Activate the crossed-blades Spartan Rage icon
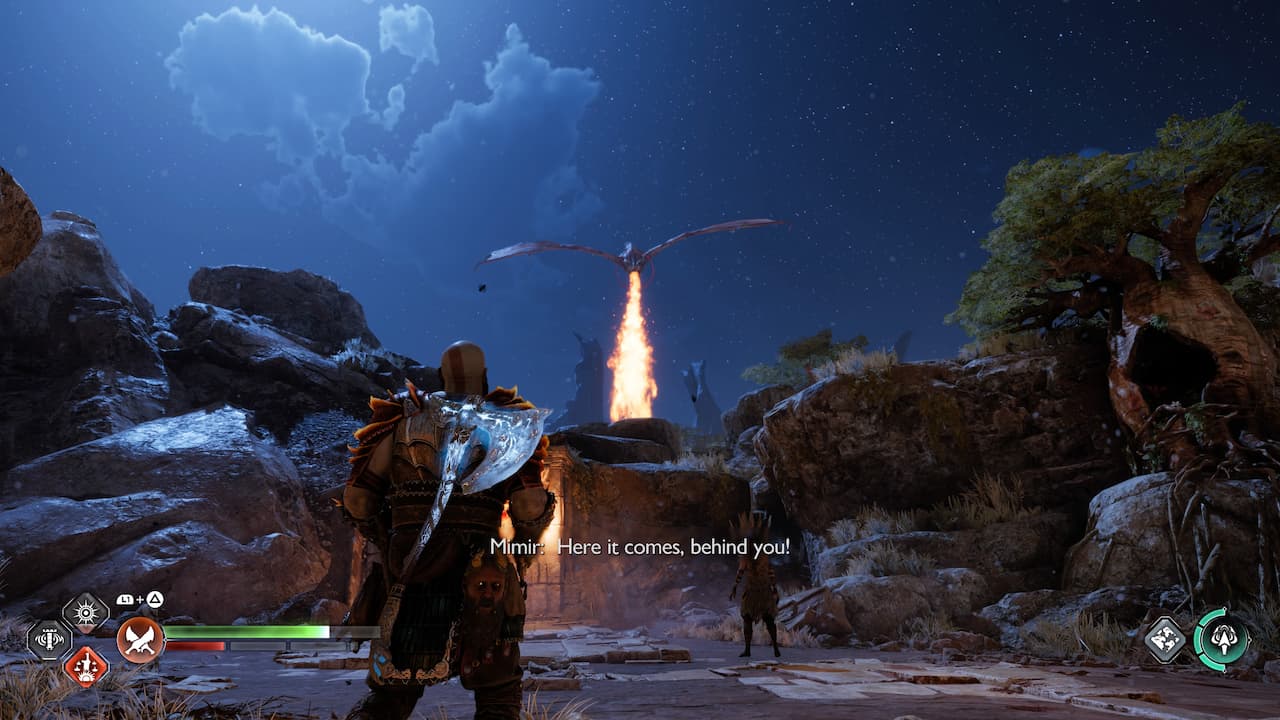This screenshot has width=1280, height=720. click(141, 640)
